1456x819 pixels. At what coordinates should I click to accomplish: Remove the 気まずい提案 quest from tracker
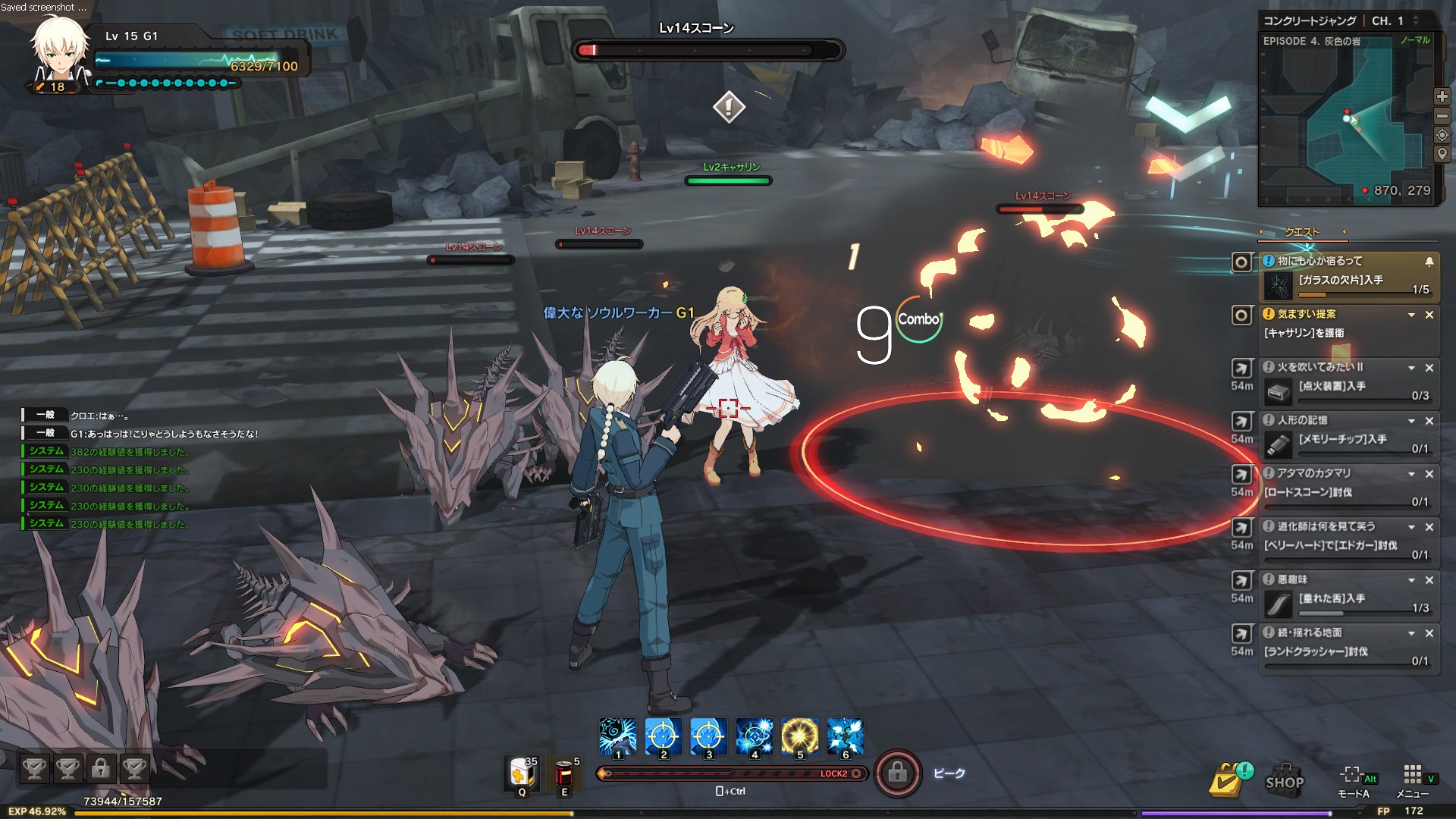tap(1429, 315)
